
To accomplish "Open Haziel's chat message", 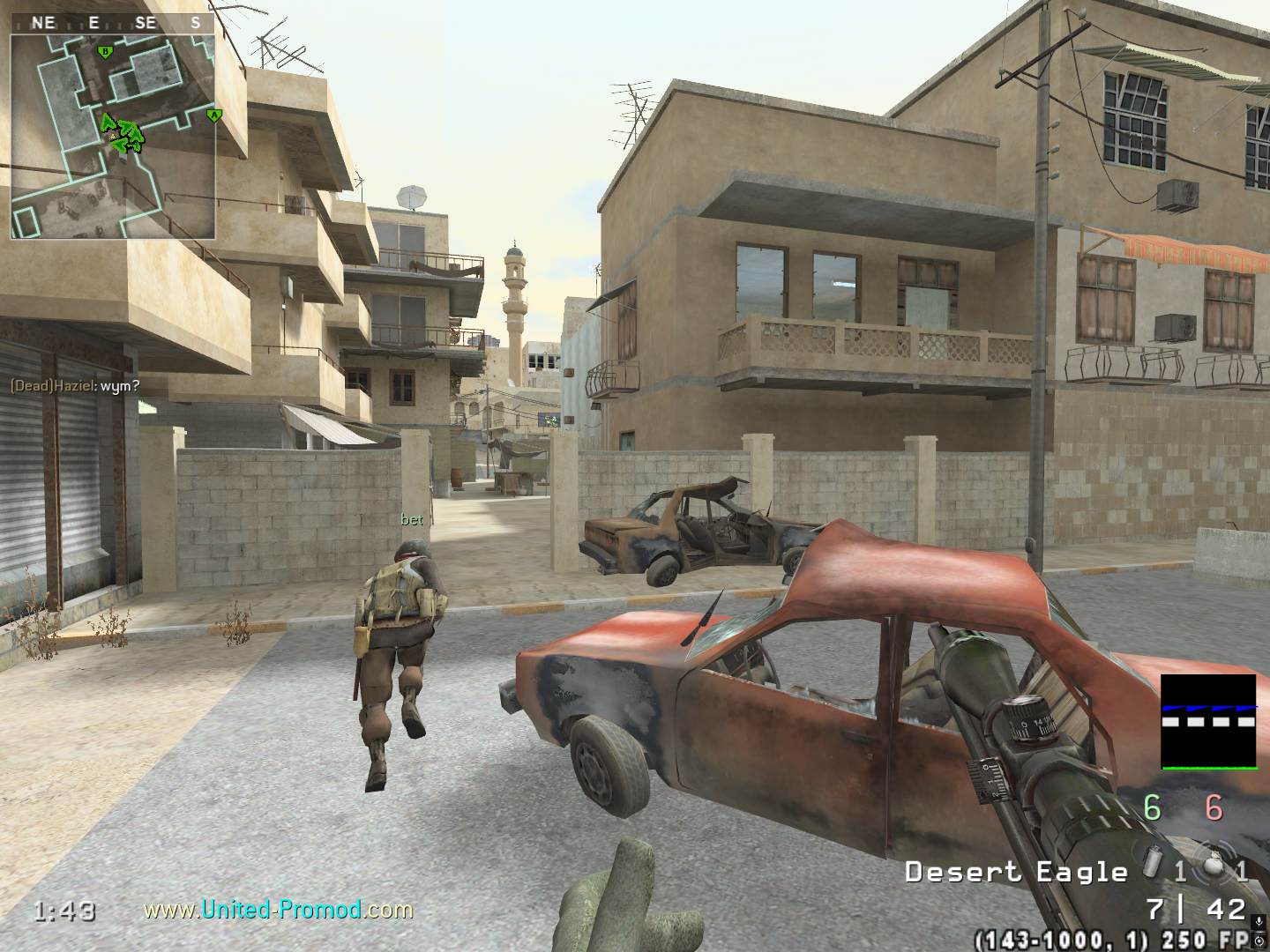I will (75, 385).
